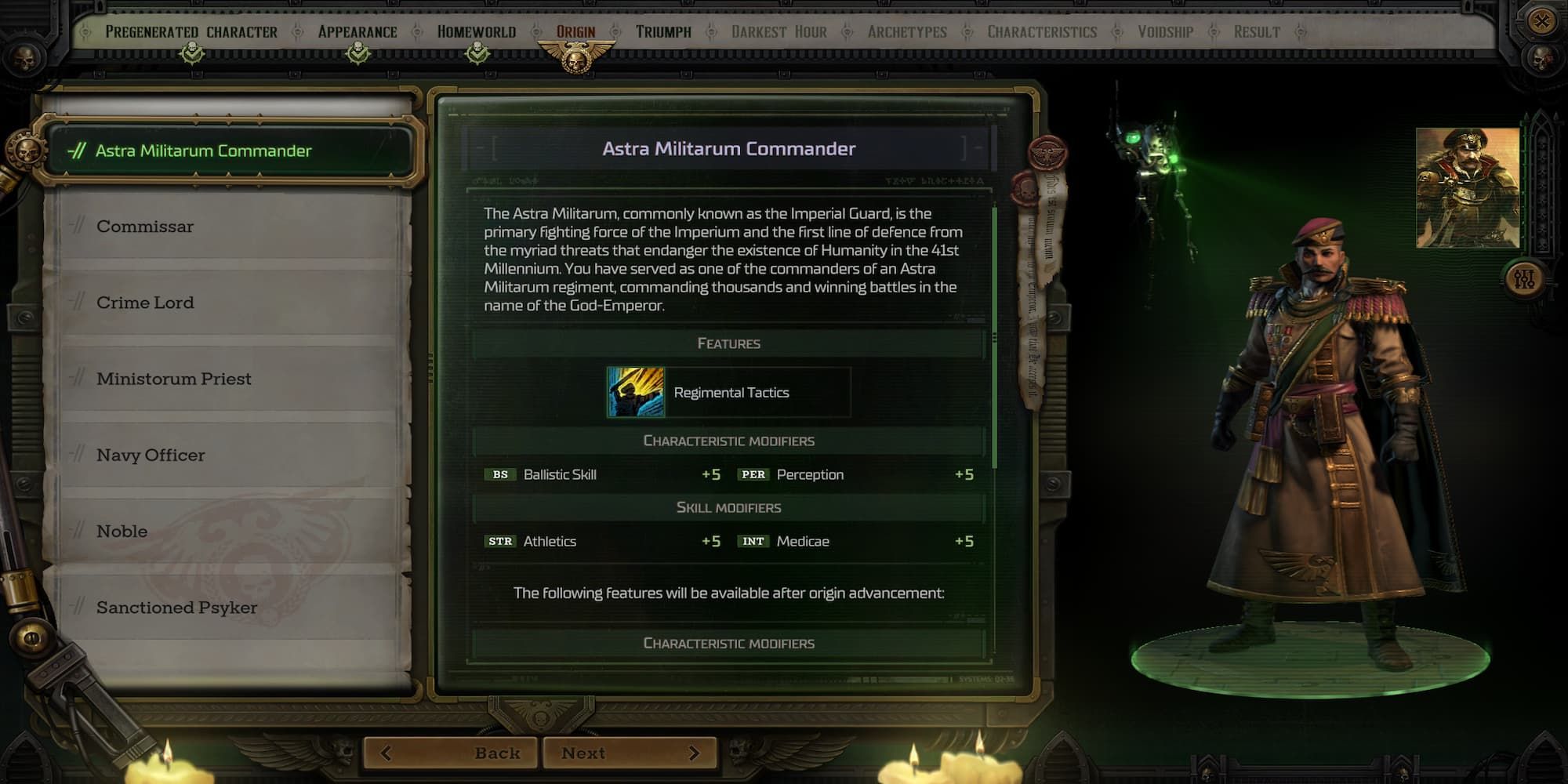Switch to the Homeworld tab
Screen dimensions: 1568x784
(x=475, y=32)
